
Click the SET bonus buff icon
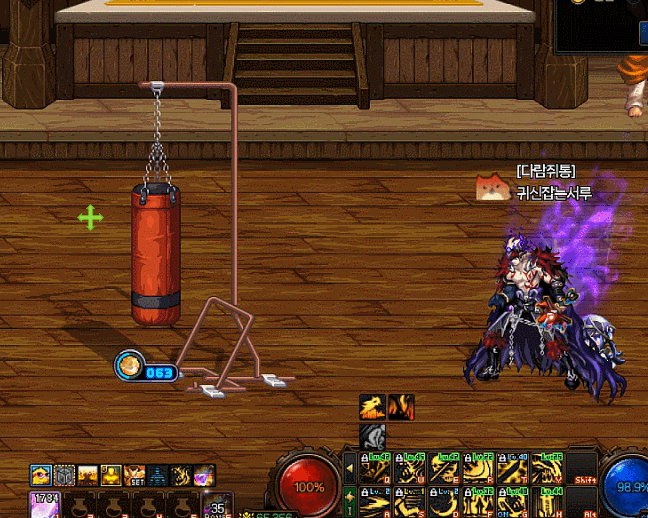point(134,475)
